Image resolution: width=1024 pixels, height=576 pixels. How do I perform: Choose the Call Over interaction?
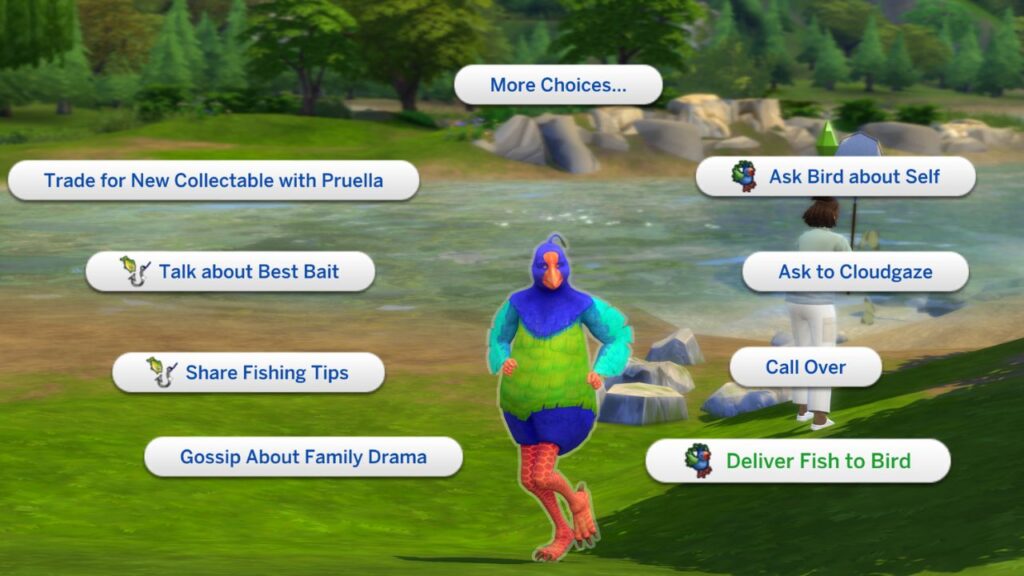(x=805, y=367)
